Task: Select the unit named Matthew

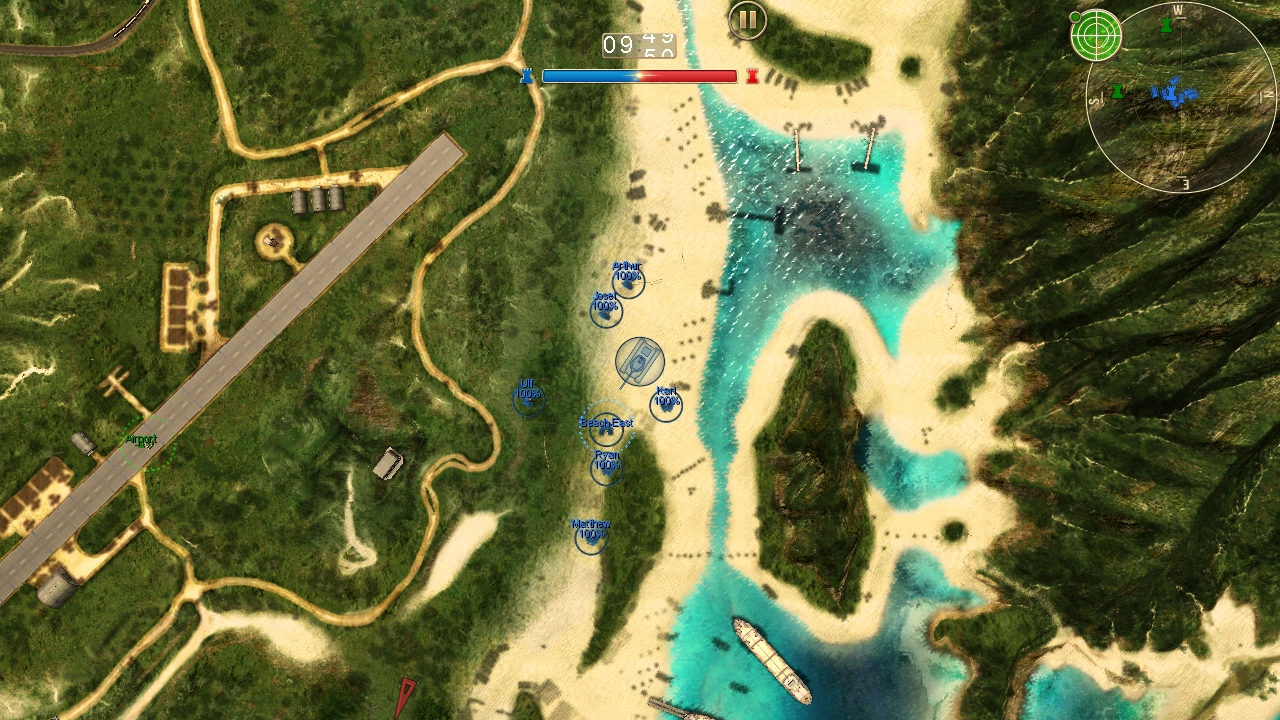Action: 591,537
